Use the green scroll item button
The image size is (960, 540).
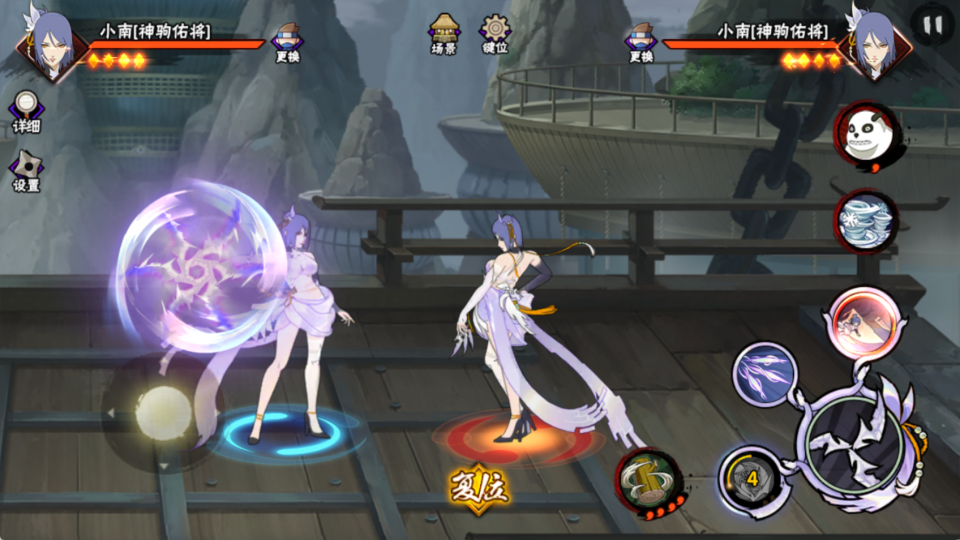click(648, 480)
